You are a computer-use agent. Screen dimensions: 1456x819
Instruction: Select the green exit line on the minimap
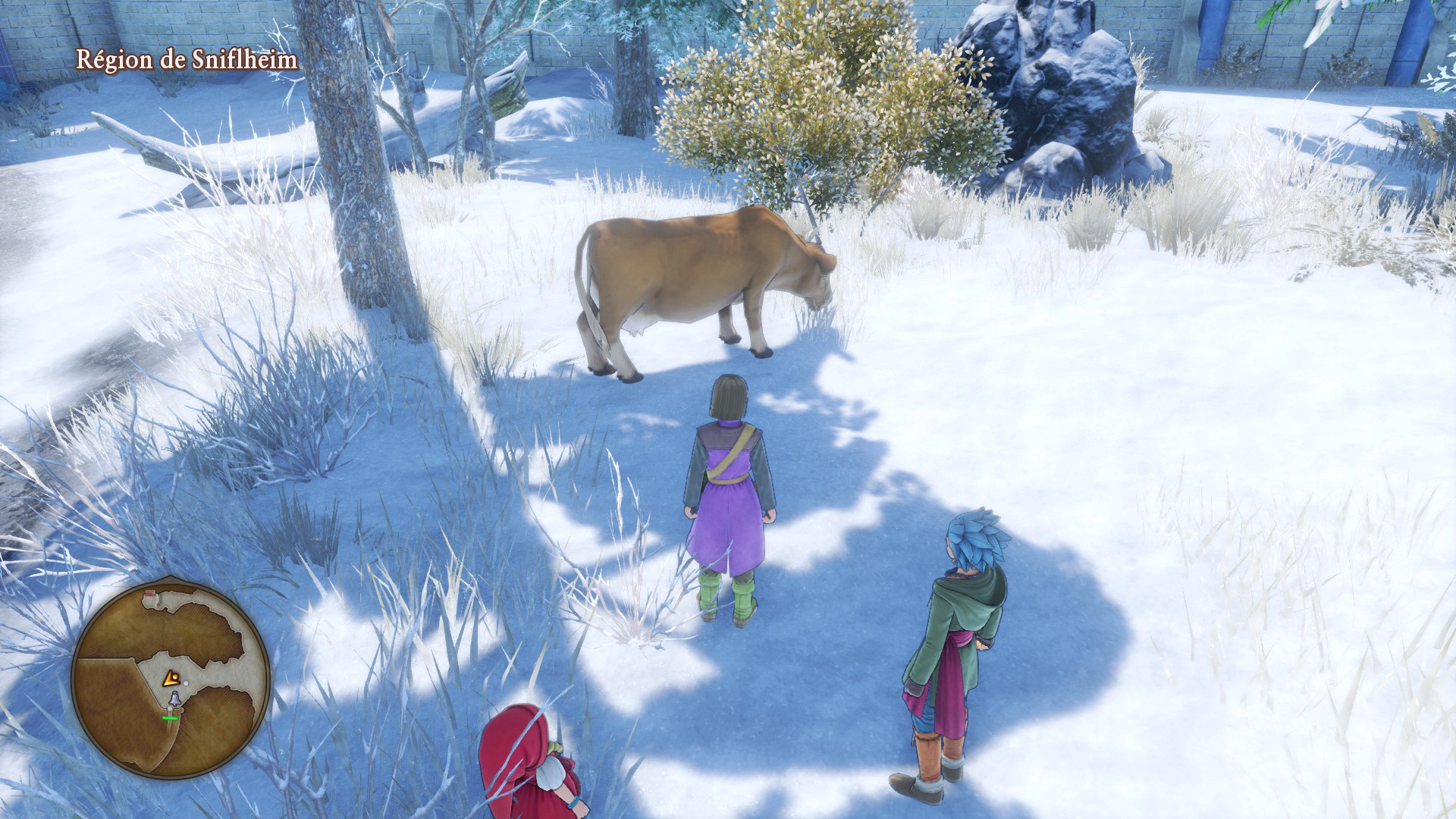click(x=171, y=717)
